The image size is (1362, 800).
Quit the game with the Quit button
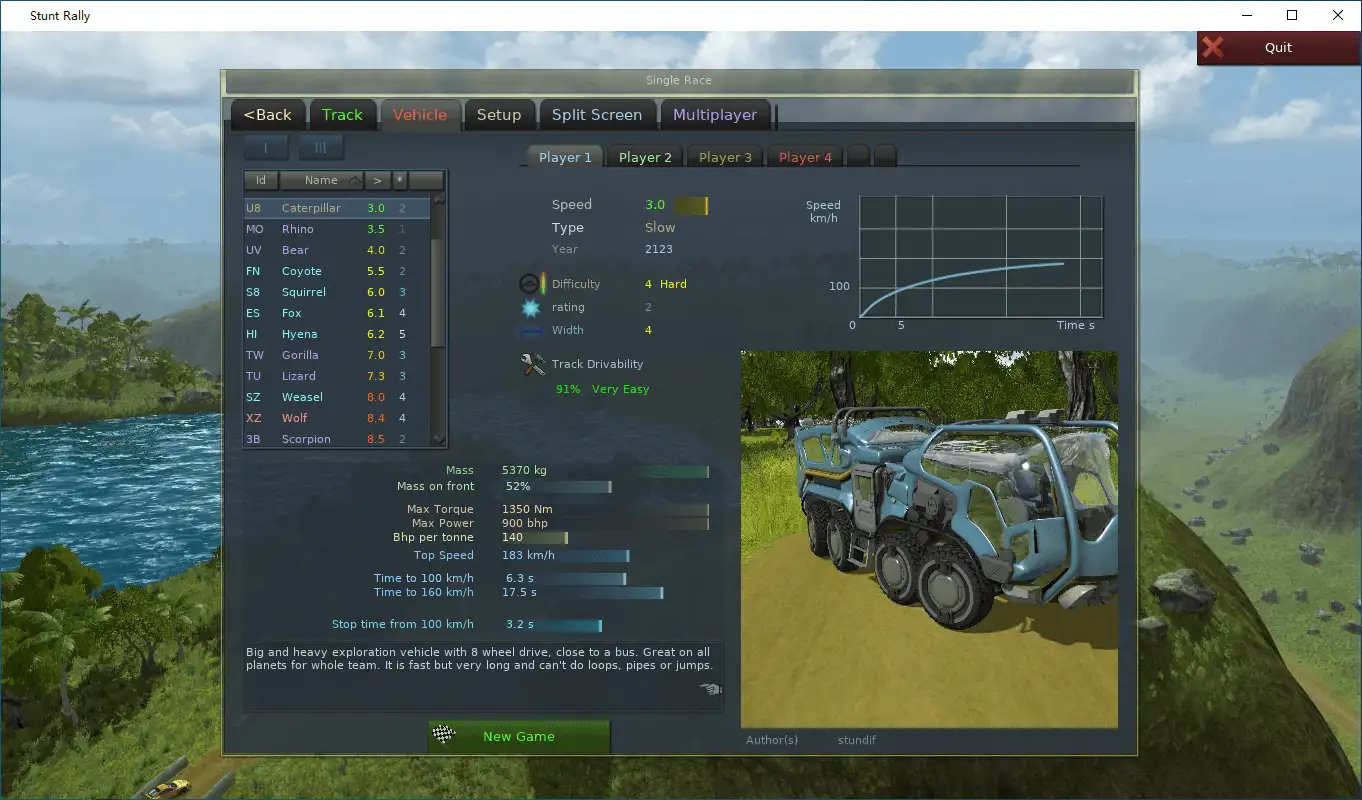tap(1277, 48)
